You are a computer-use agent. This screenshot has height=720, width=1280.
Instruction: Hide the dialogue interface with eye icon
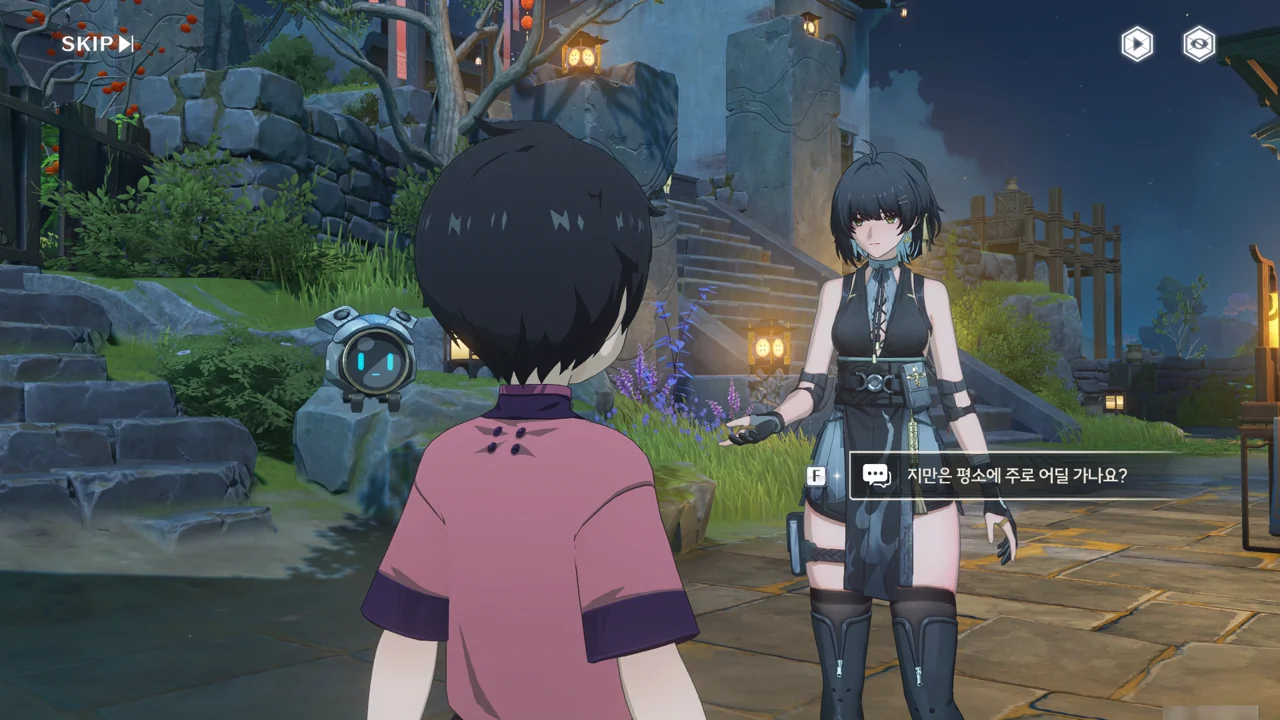[1198, 44]
